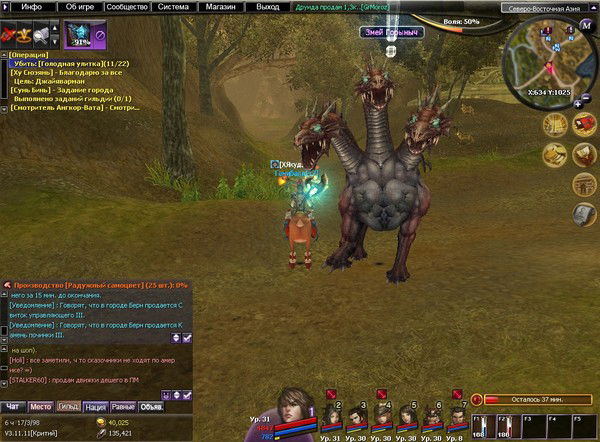Switch to the Объяв. chat tab

pyautogui.click(x=152, y=406)
